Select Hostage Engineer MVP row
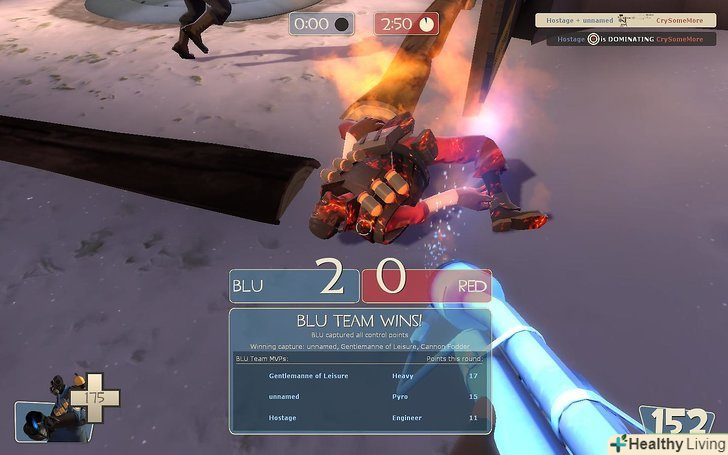Screen dimensions: 728x455 coord(360,417)
